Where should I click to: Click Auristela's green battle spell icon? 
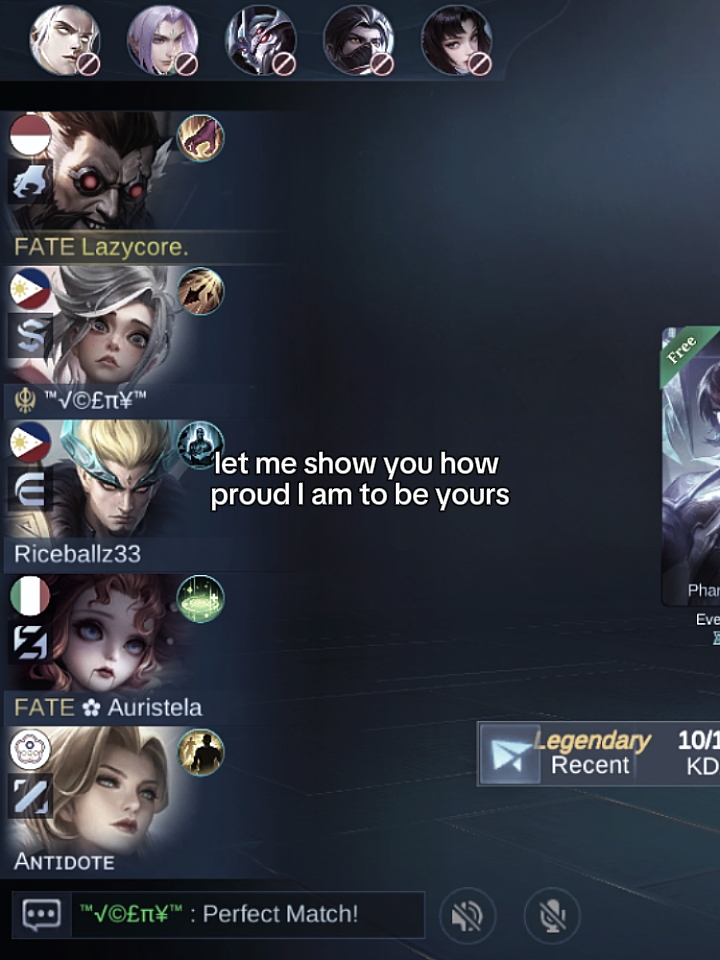coord(200,599)
